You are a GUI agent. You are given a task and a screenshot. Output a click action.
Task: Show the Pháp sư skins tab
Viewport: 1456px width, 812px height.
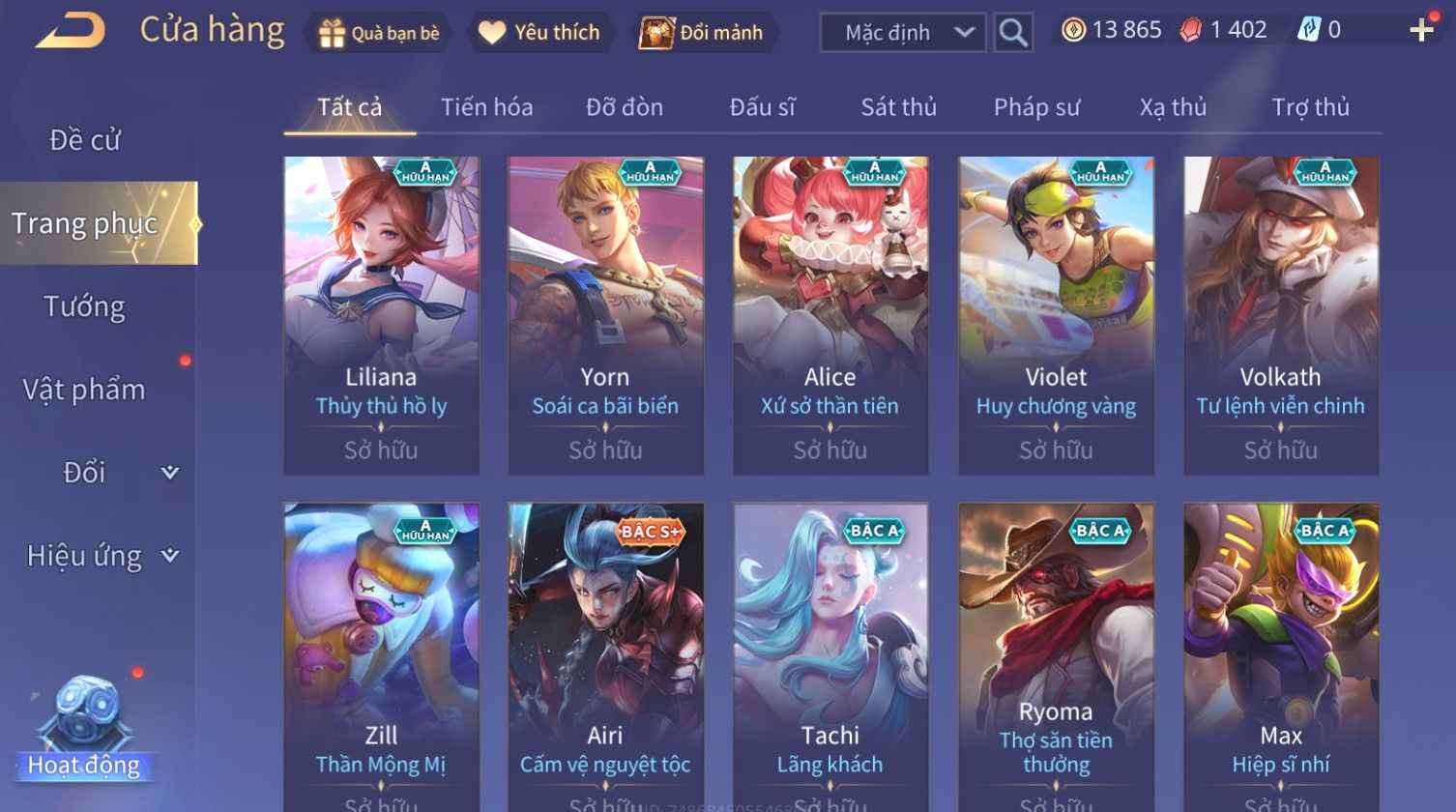pos(1036,107)
